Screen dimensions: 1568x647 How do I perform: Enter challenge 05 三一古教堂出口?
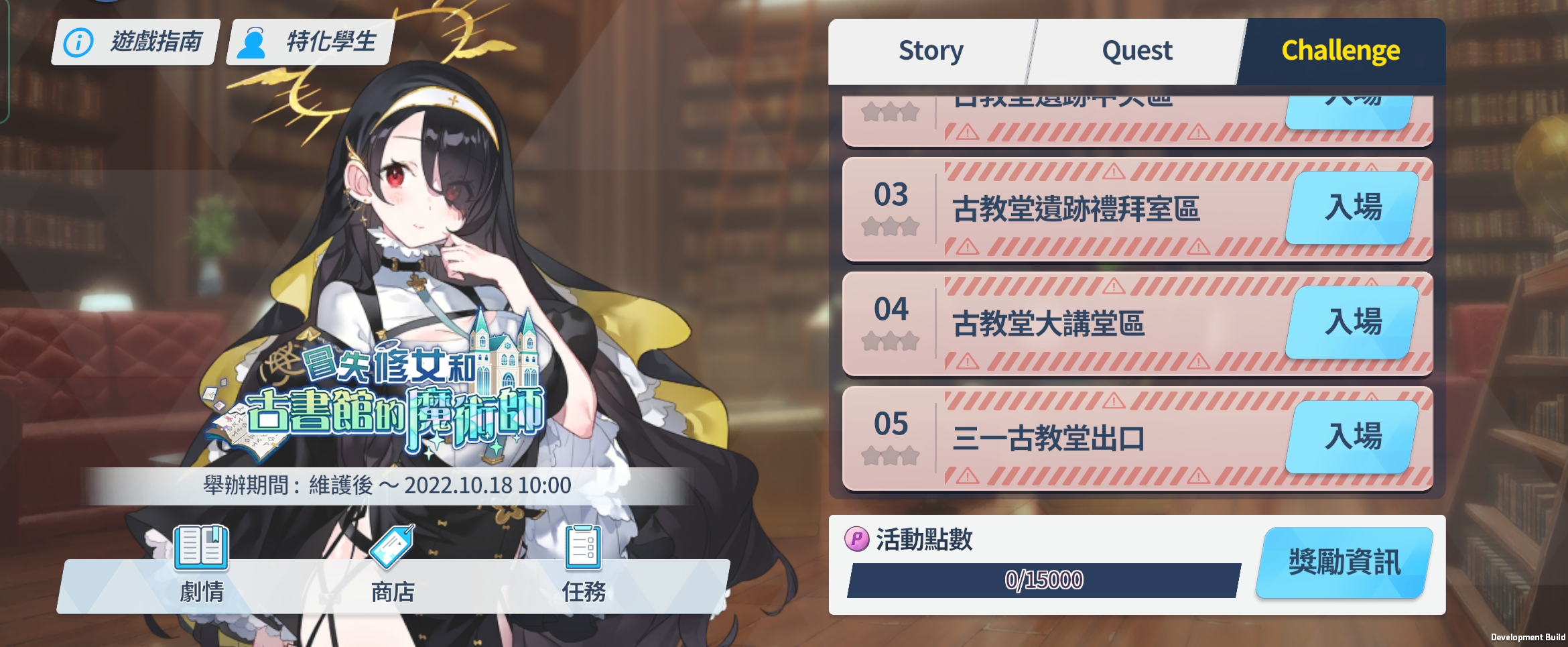(x=1352, y=437)
